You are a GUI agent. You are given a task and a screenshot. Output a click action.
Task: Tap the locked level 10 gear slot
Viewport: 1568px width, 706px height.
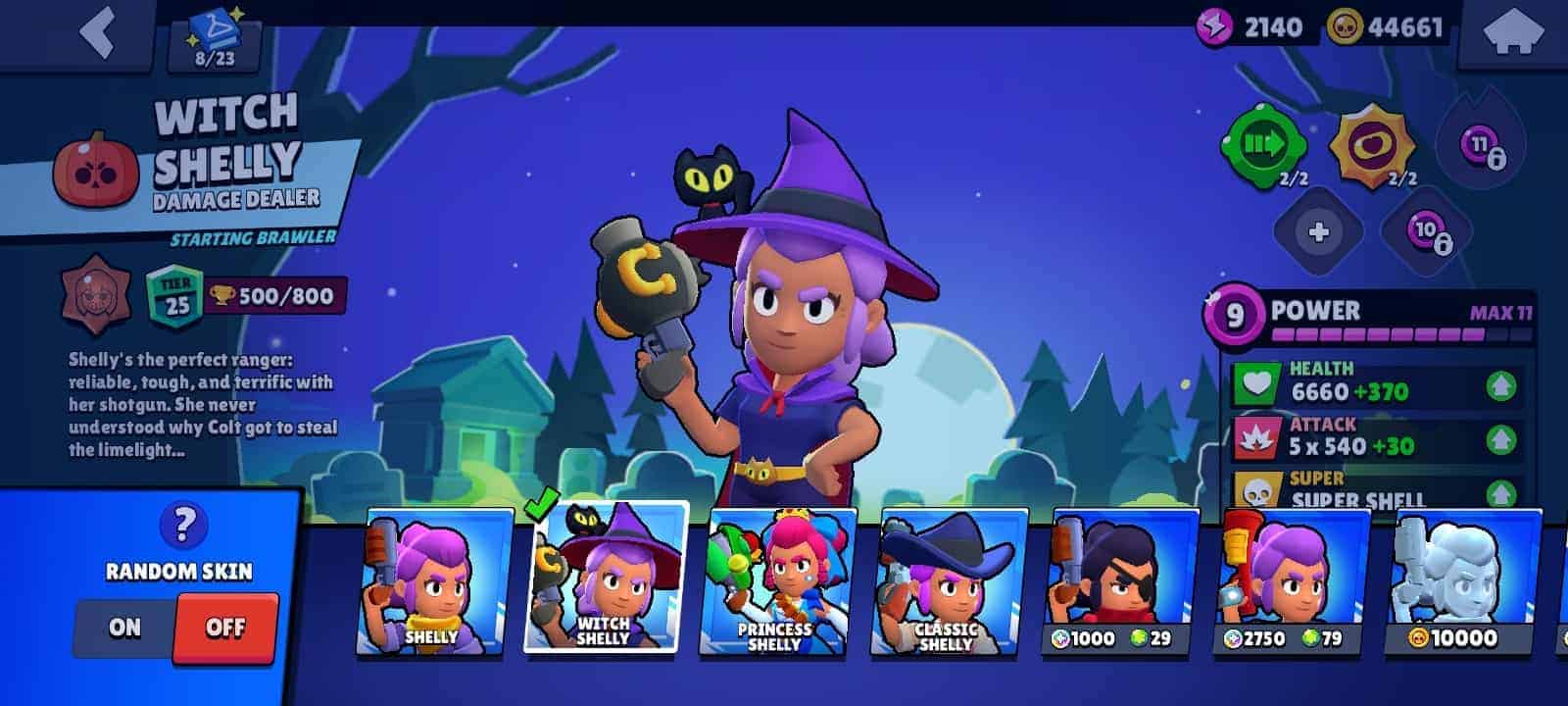click(x=1427, y=232)
